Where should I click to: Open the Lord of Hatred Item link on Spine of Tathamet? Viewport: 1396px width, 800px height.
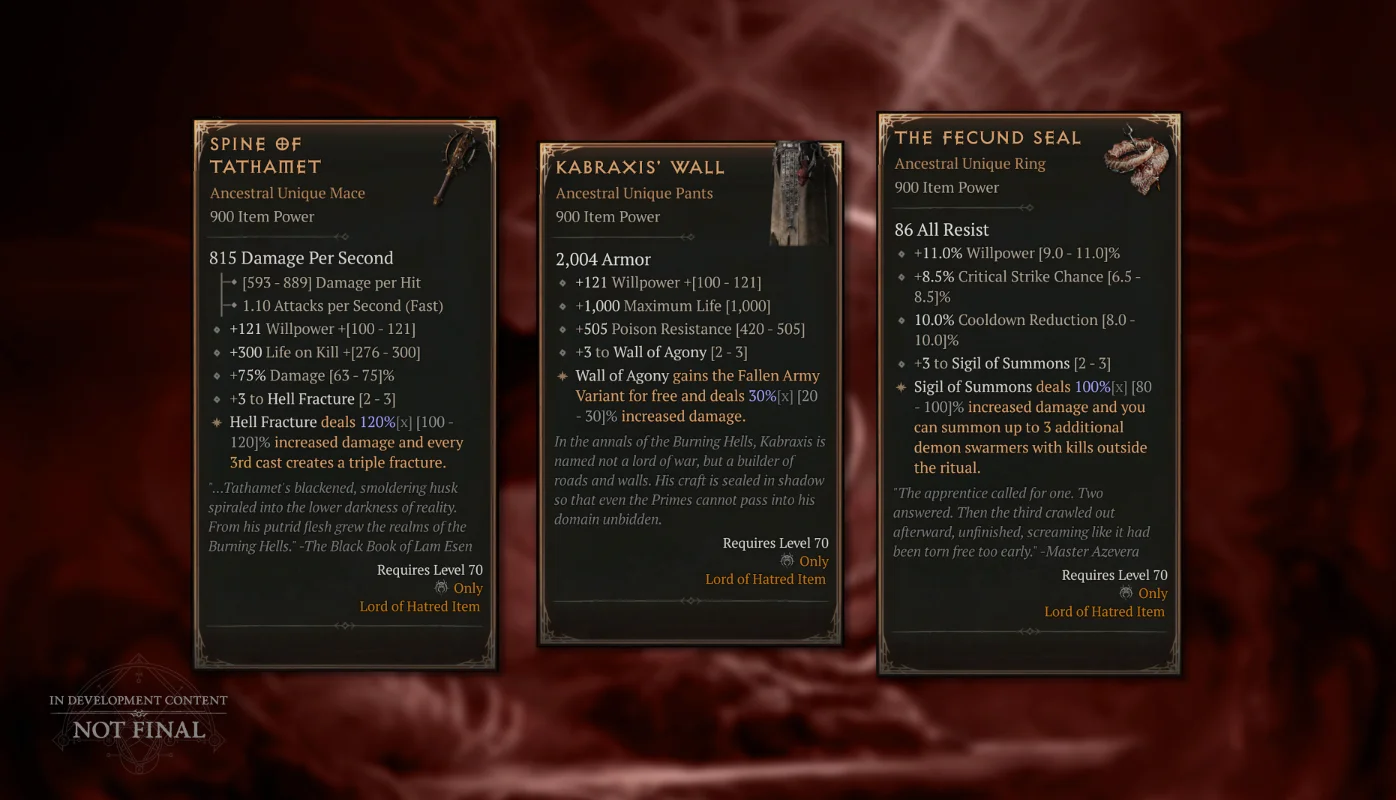click(x=420, y=606)
